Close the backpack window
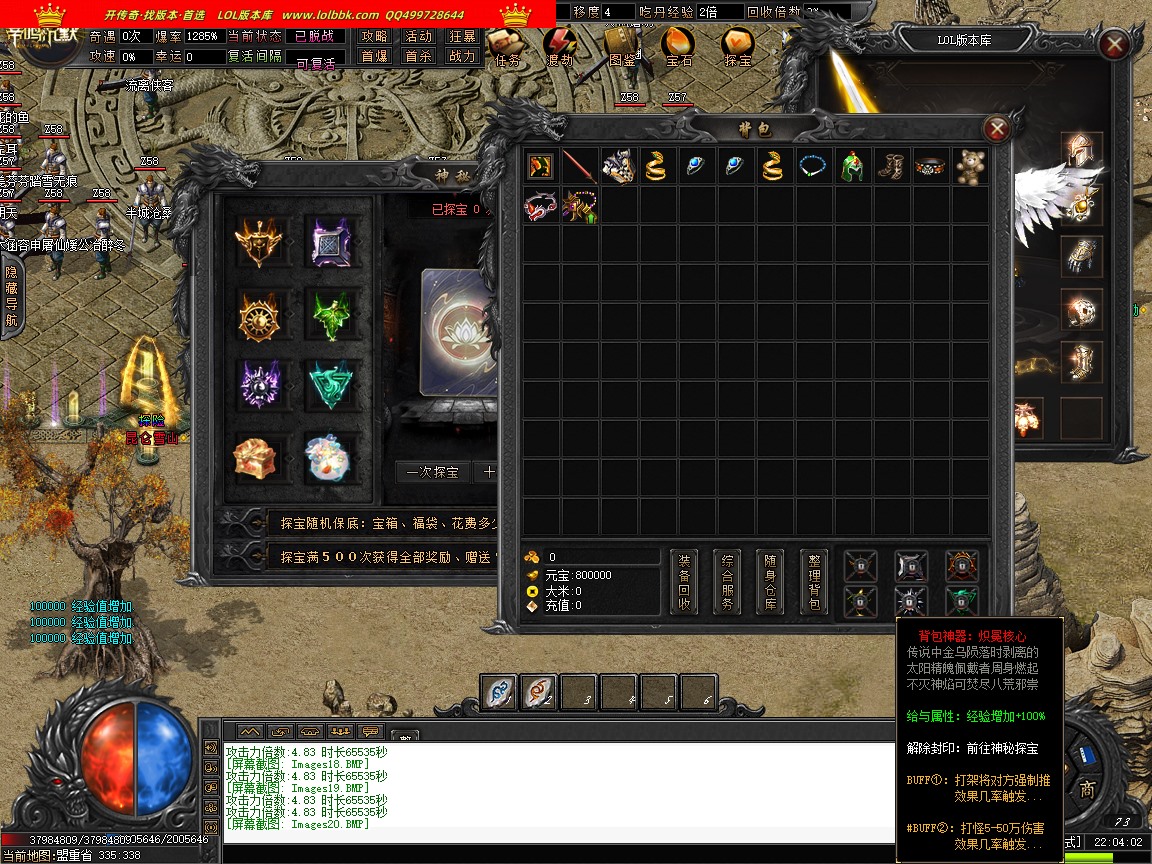This screenshot has height=864, width=1152. (996, 129)
